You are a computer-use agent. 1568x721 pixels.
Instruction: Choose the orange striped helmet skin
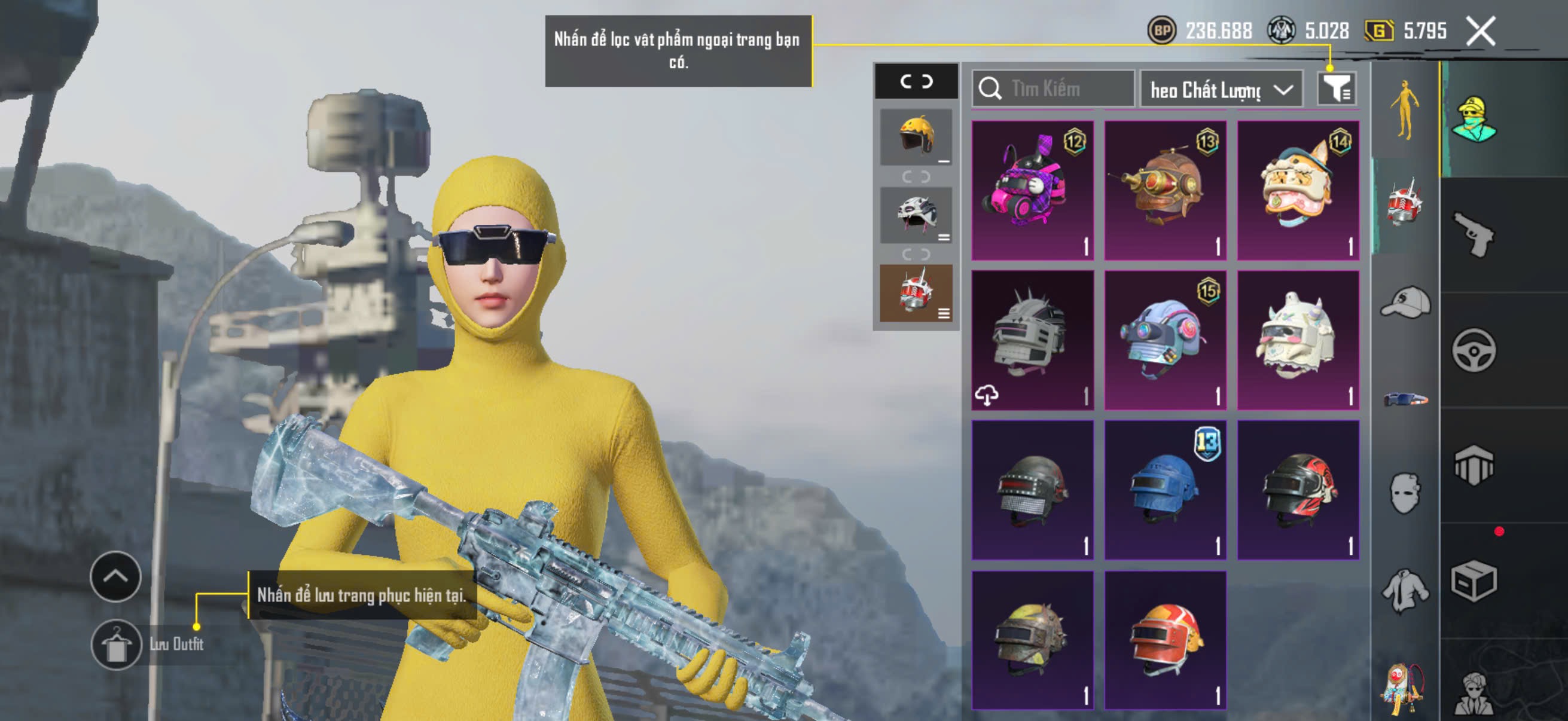point(1165,640)
